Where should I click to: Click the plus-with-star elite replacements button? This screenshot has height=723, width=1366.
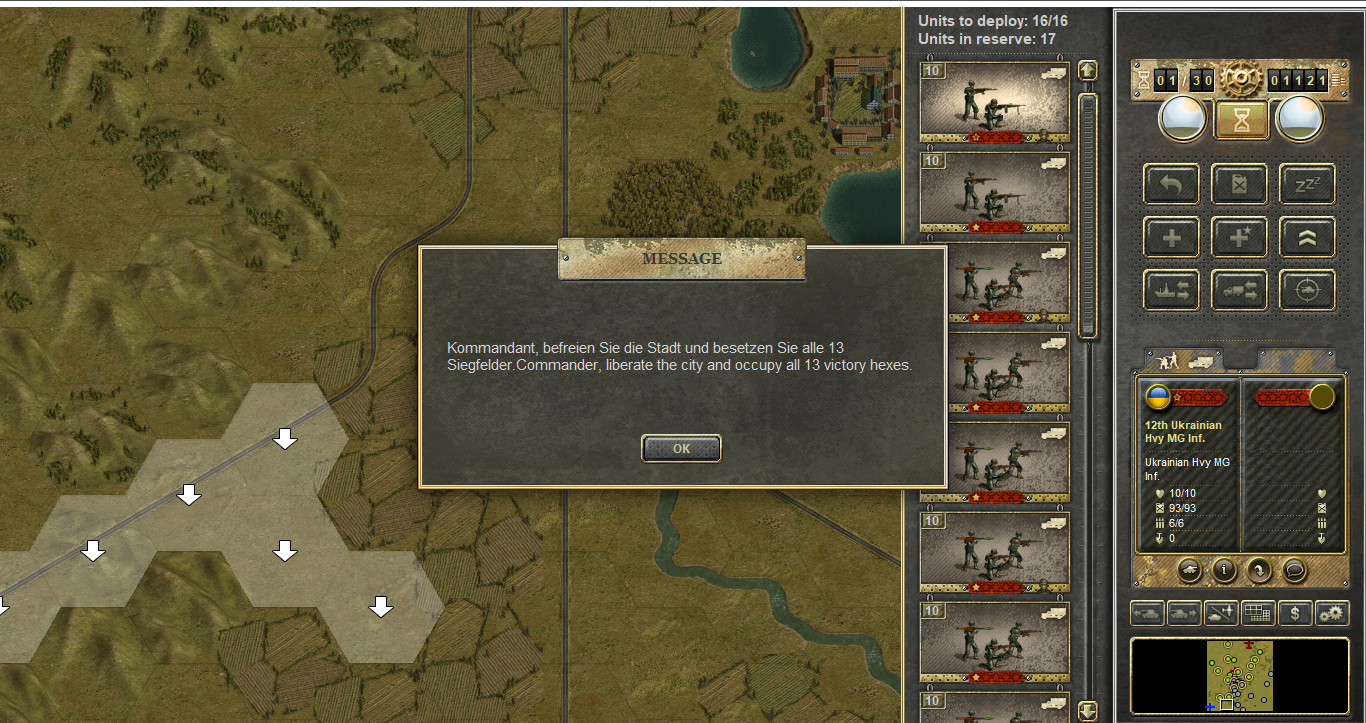click(x=1239, y=237)
